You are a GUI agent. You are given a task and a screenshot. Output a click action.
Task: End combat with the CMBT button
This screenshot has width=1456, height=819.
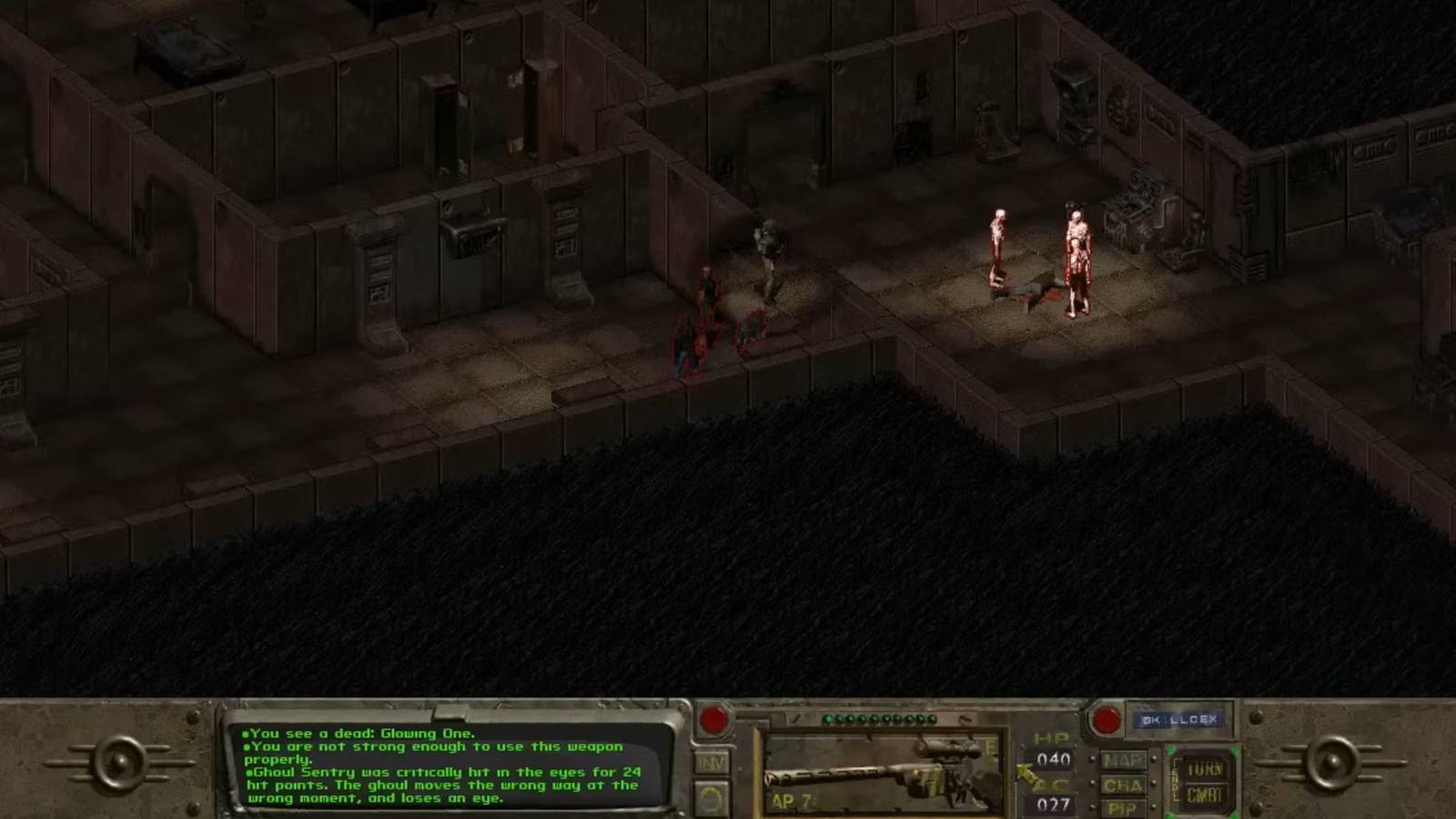[x=1205, y=794]
